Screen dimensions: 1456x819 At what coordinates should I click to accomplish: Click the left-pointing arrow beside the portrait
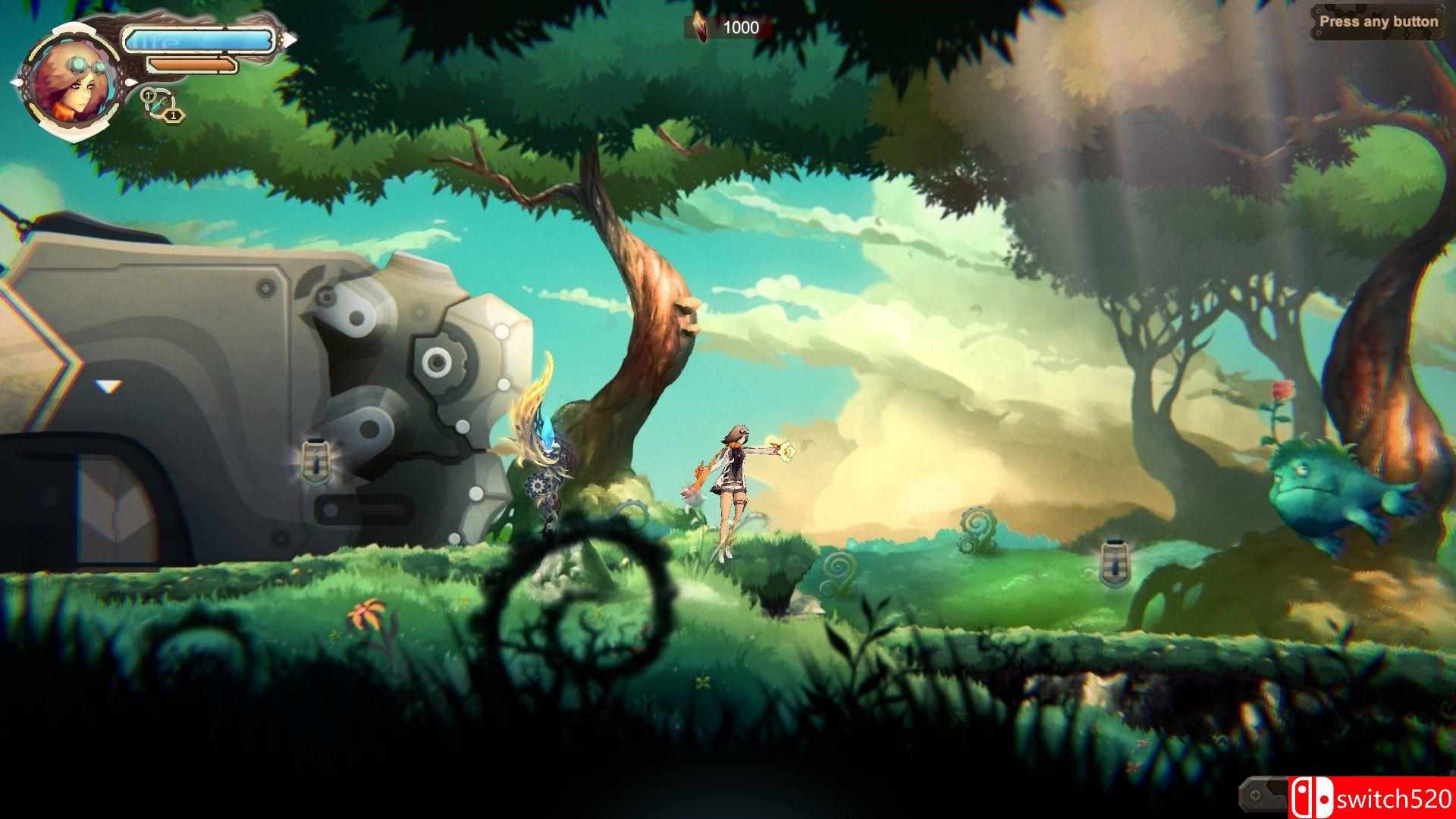coord(16,82)
